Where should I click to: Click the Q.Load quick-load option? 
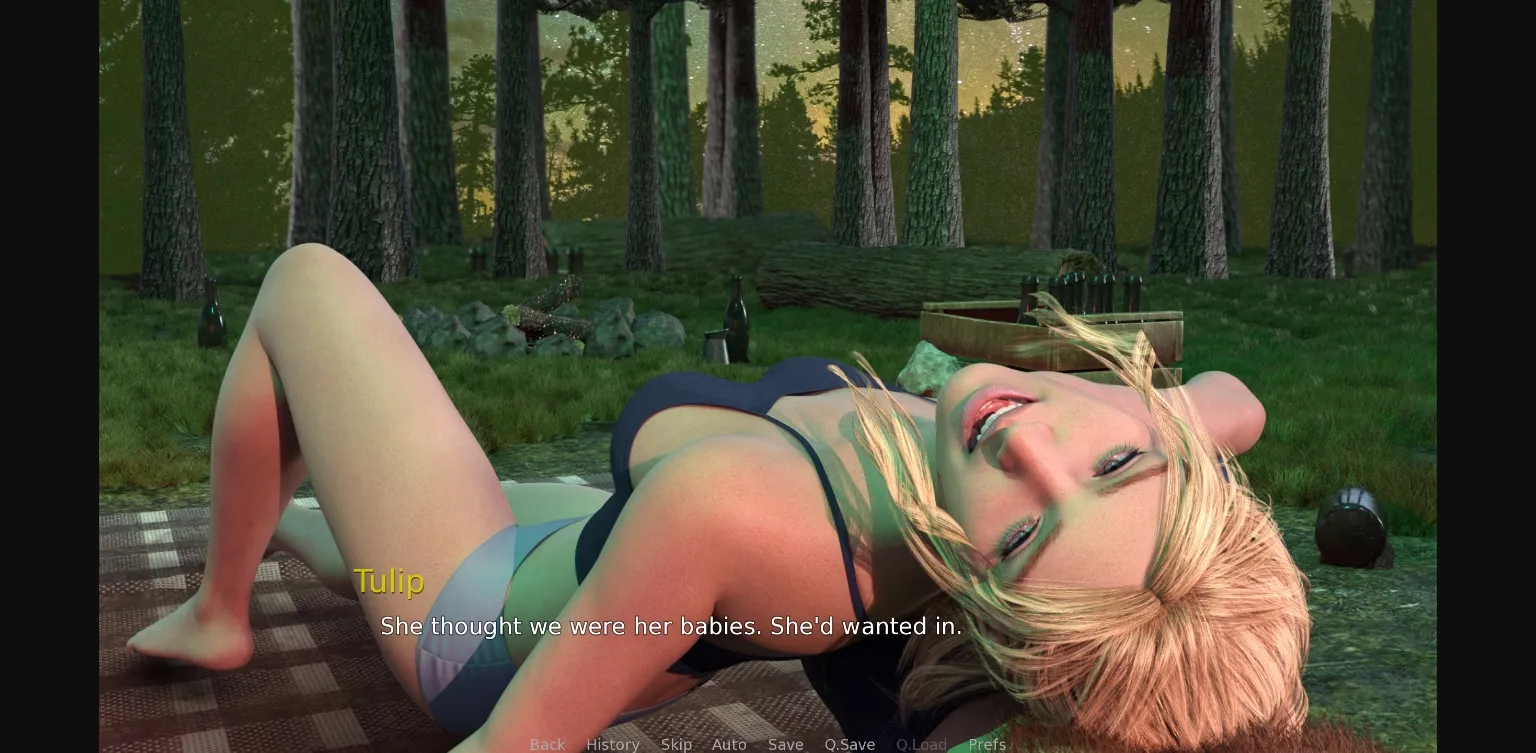(921, 744)
